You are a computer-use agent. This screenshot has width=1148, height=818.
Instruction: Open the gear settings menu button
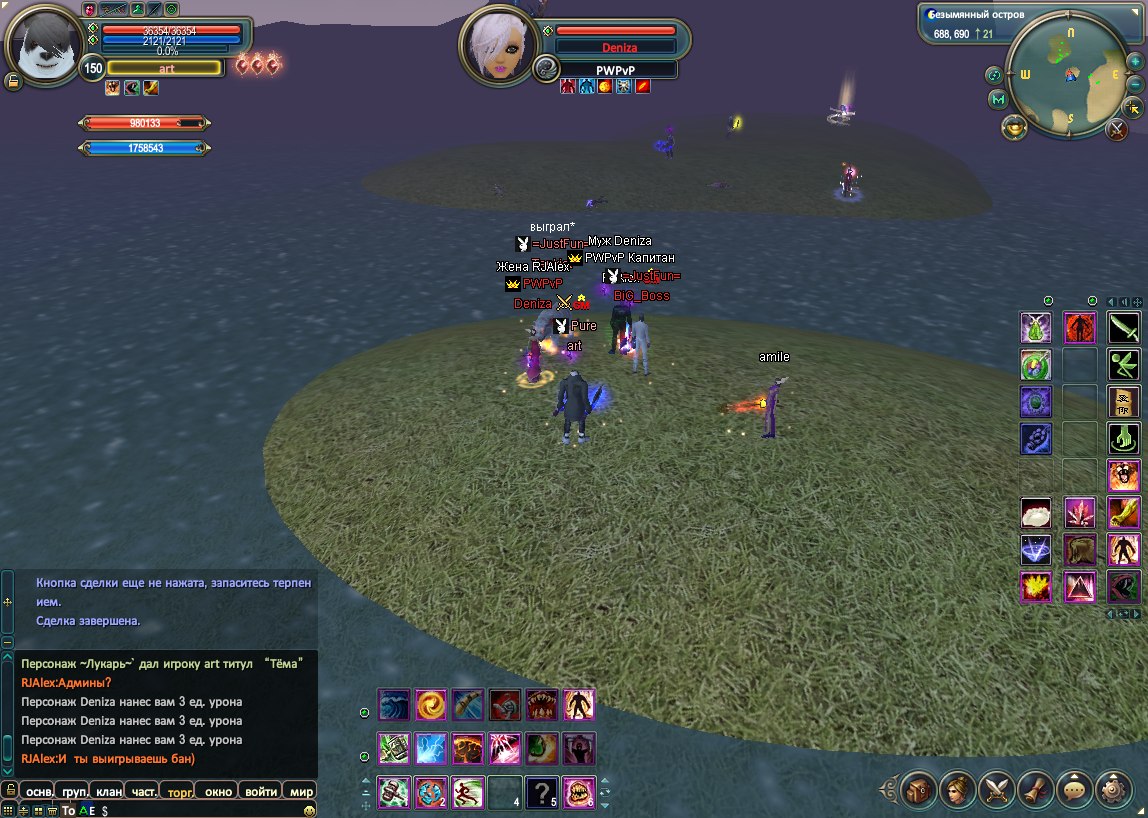coord(1114,789)
